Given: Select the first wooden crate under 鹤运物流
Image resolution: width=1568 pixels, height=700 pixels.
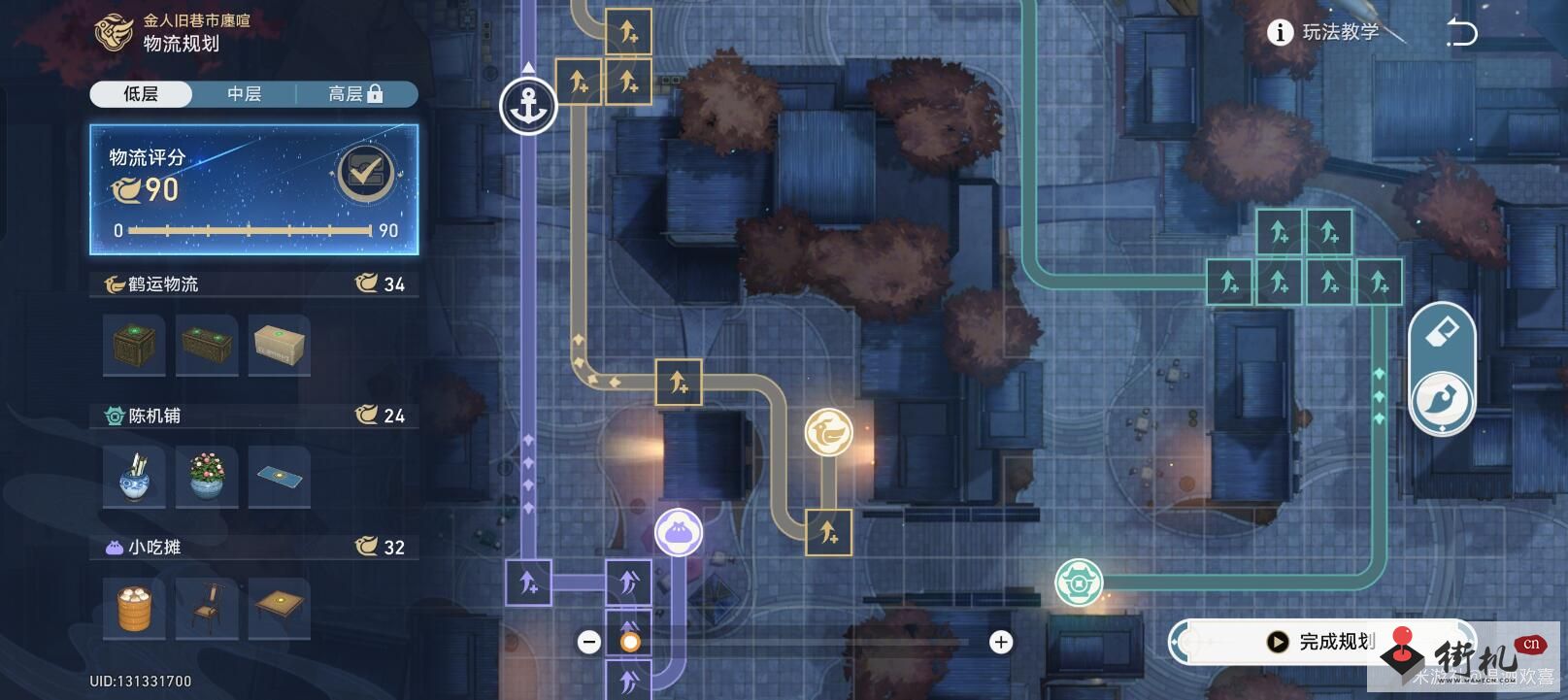Looking at the screenshot, I should (x=134, y=346).
